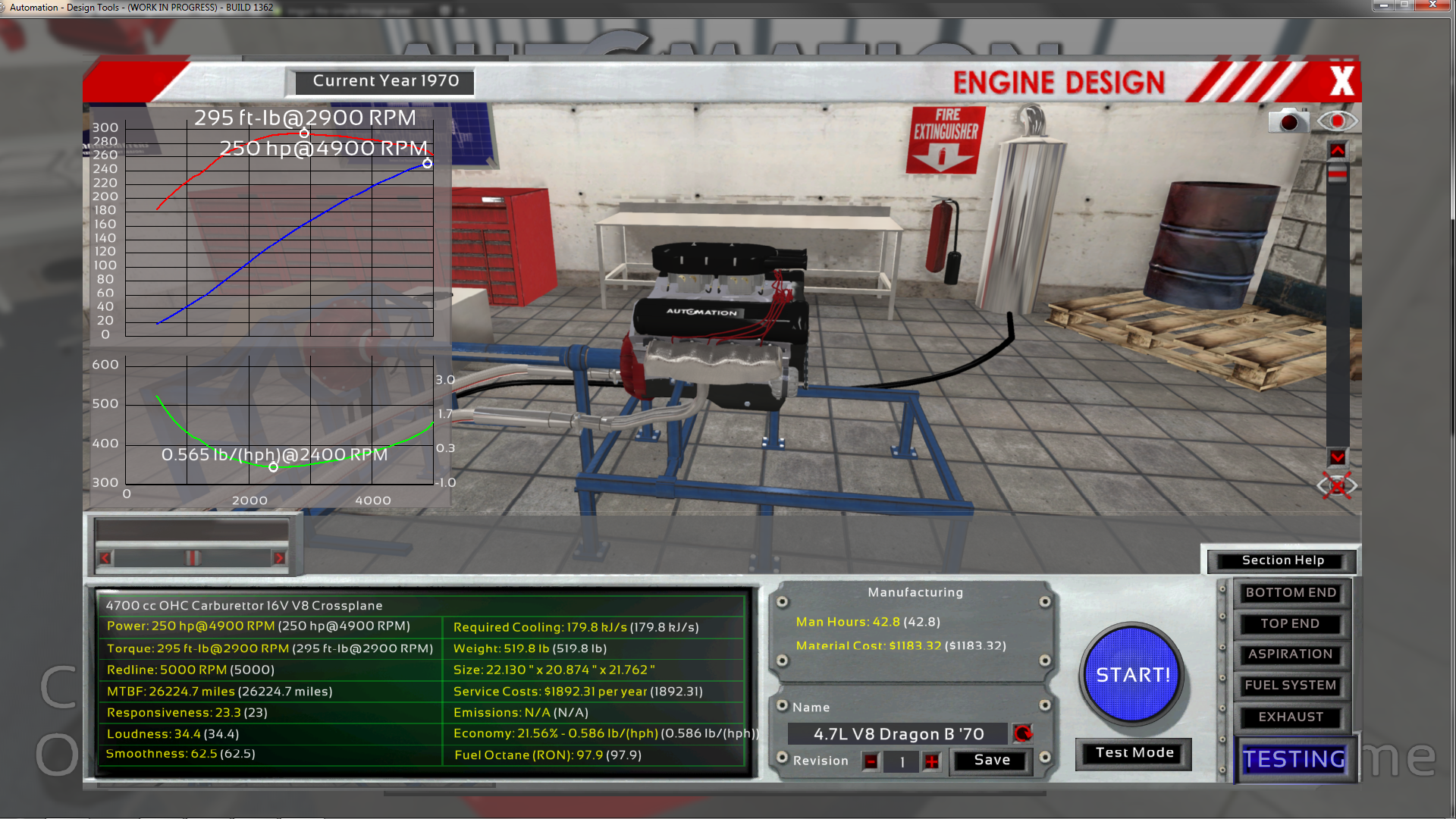Increase revision number with plus button
Viewport: 1456px width, 819px height.
coord(931,761)
